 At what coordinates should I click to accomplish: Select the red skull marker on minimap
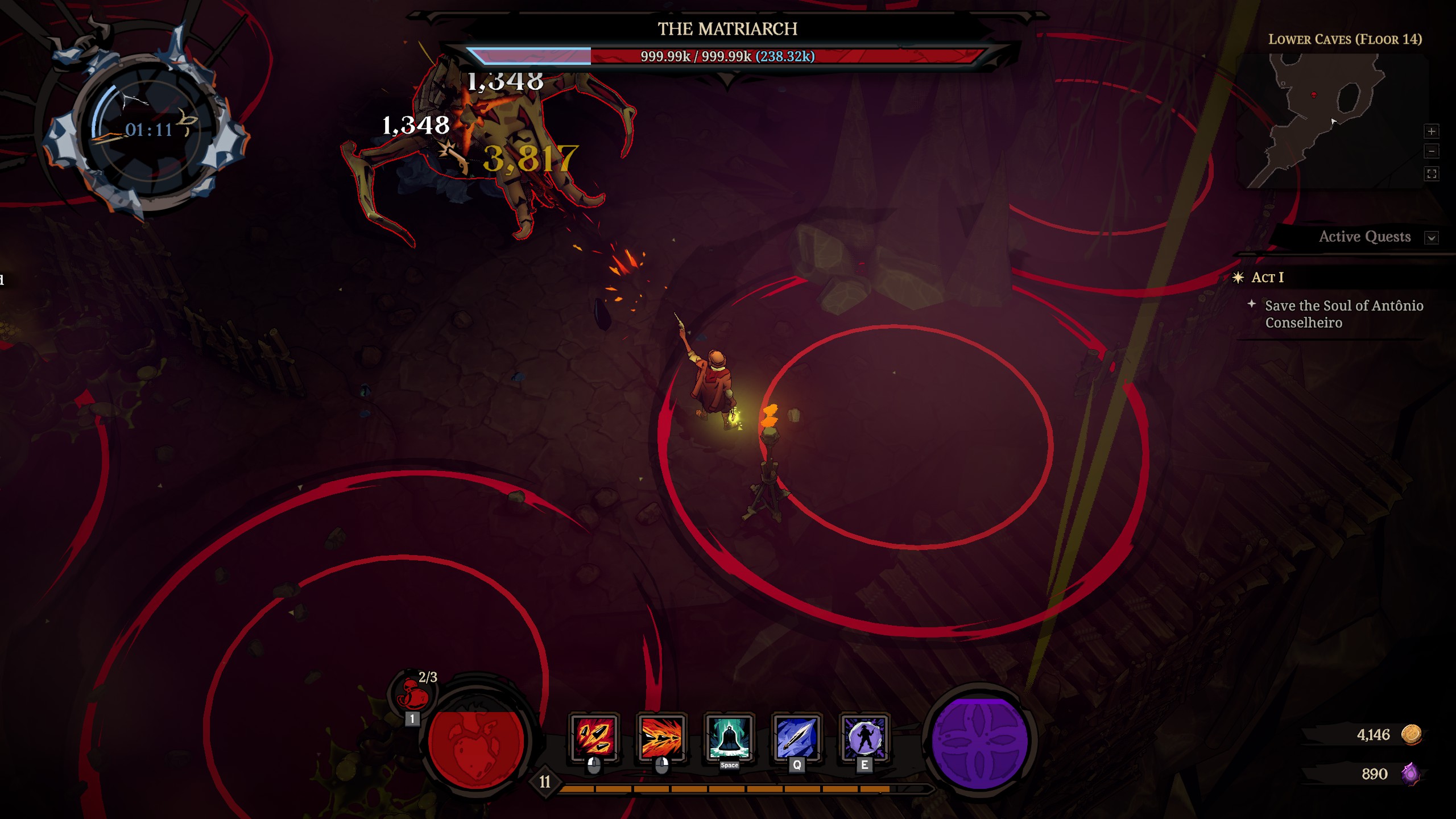click(x=1314, y=94)
